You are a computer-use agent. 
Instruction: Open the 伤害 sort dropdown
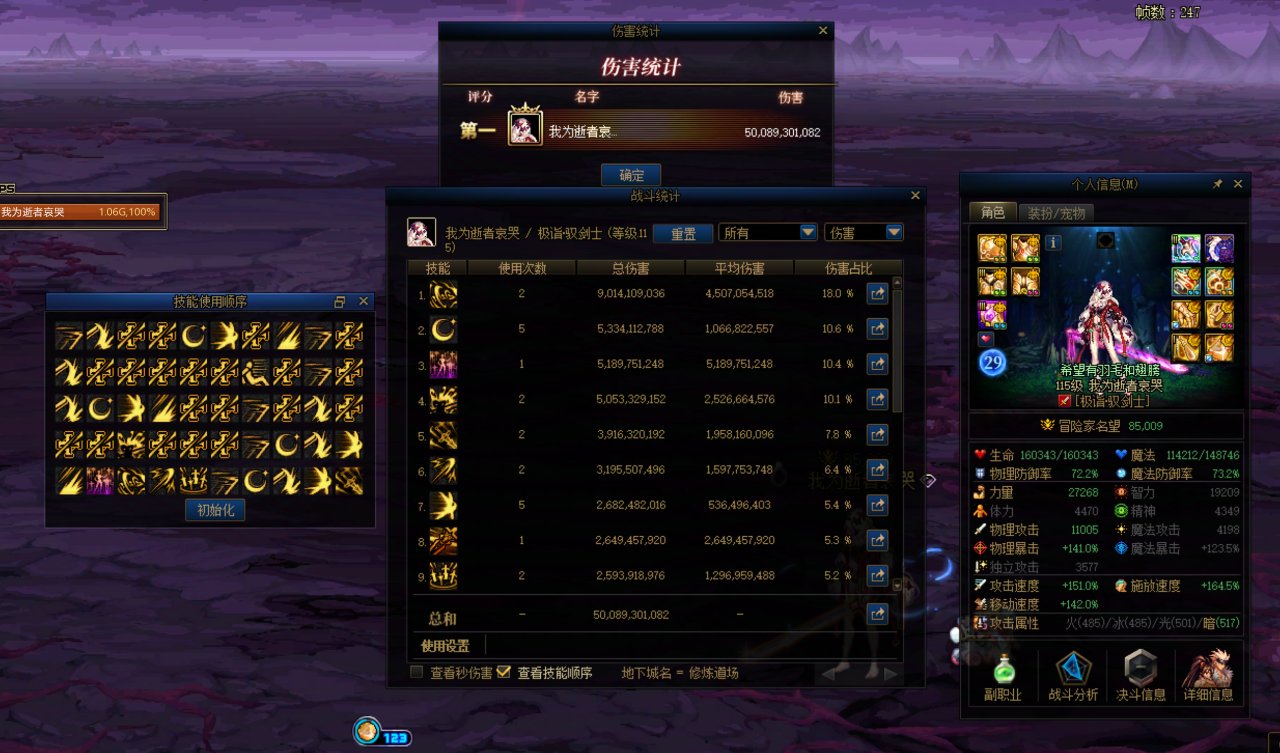863,232
